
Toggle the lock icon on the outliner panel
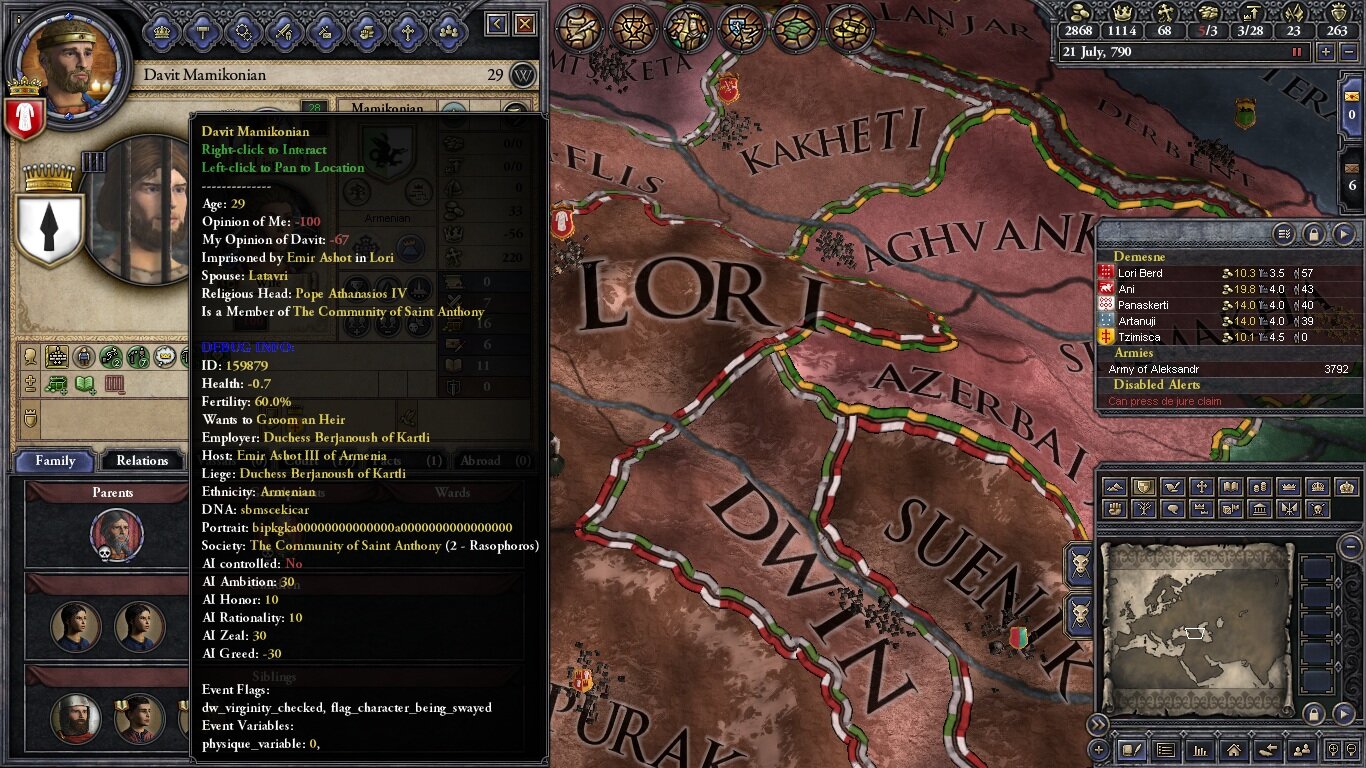coord(1314,235)
